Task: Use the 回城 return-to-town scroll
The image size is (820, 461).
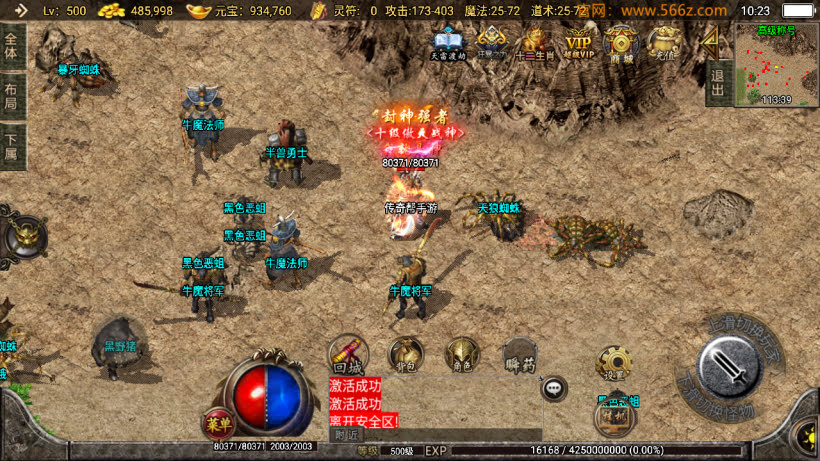Action: coord(348,354)
